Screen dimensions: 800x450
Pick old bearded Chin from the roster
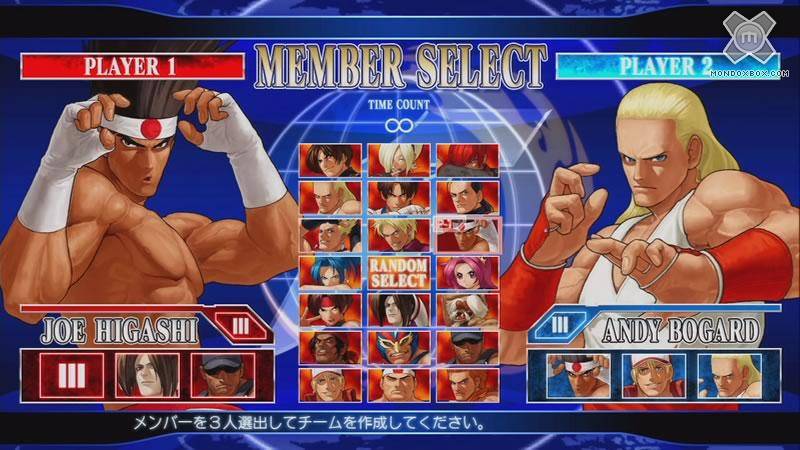pos(464,309)
